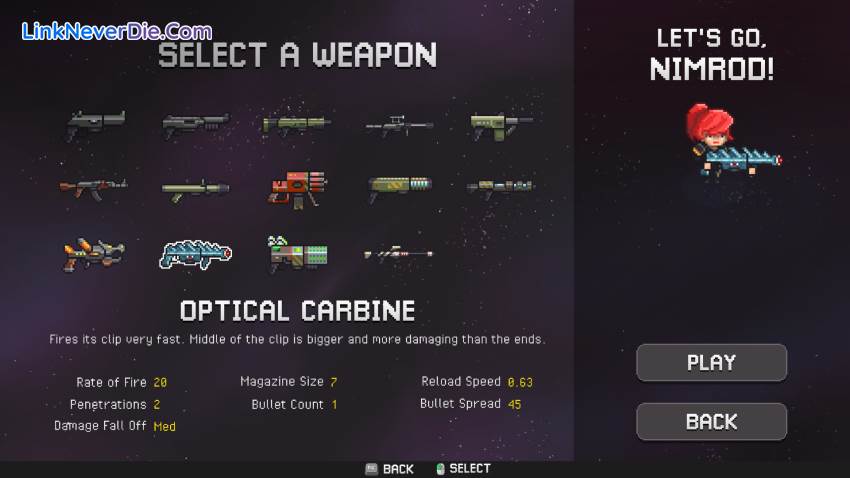This screenshot has width=850, height=478.
Task: Choose the gun with green dotted barrel block
Action: pyautogui.click(x=297, y=253)
